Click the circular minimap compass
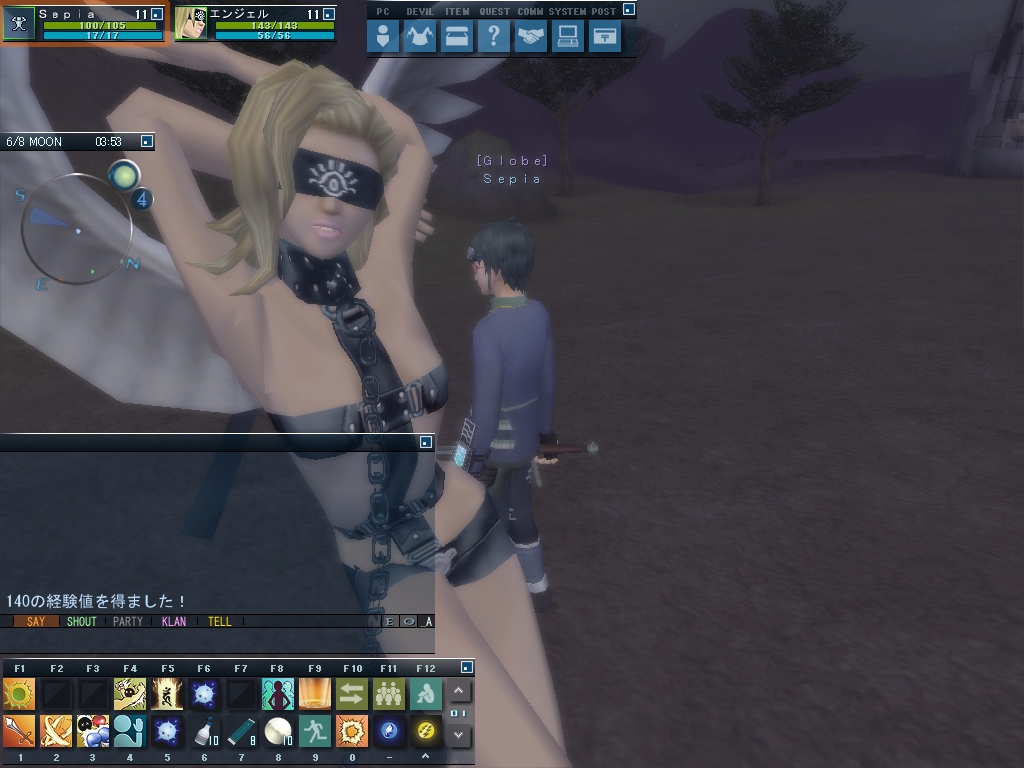1024x768 pixels. (x=77, y=229)
